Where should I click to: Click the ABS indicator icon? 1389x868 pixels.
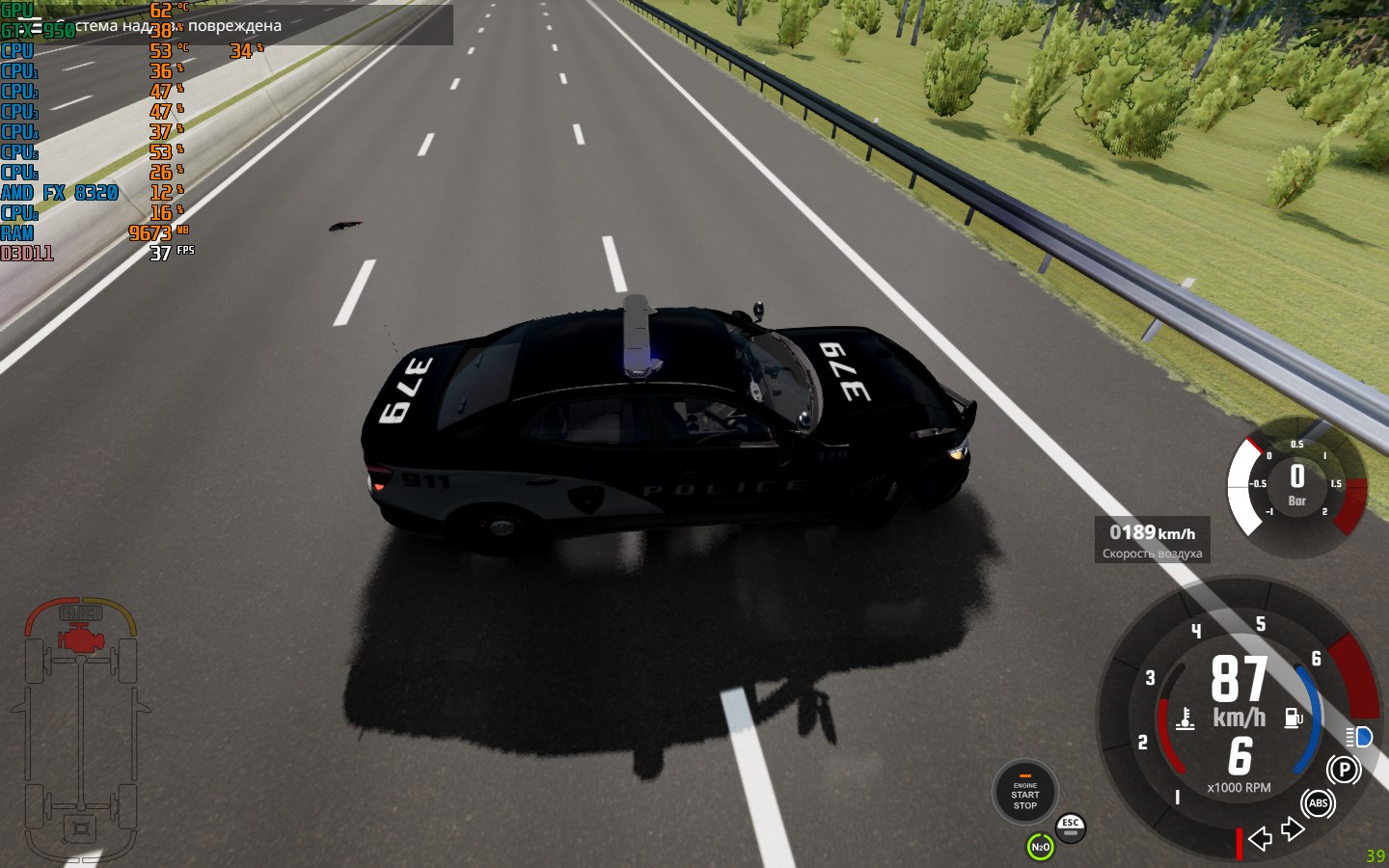pyautogui.click(x=1319, y=803)
